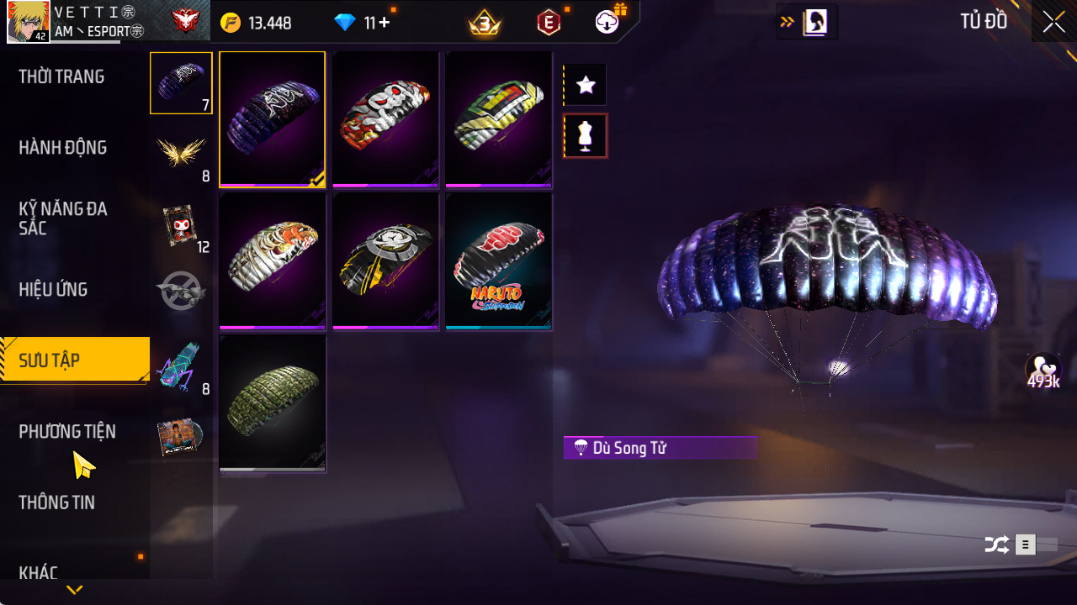The image size is (1077, 605).
Task: Open the Hiệu Ứng category
Action: 53,290
